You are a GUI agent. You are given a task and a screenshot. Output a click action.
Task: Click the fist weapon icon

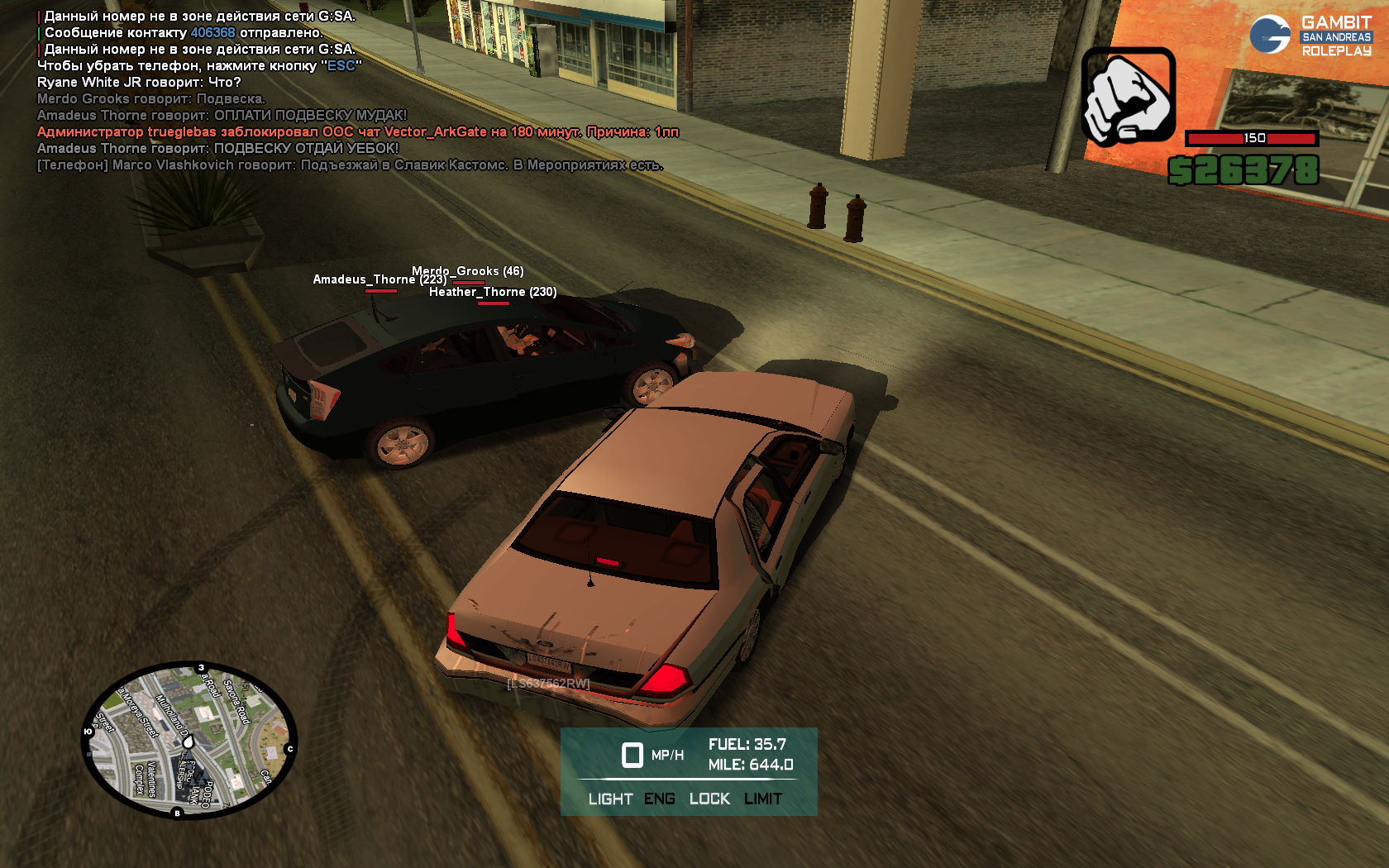pos(1129,97)
